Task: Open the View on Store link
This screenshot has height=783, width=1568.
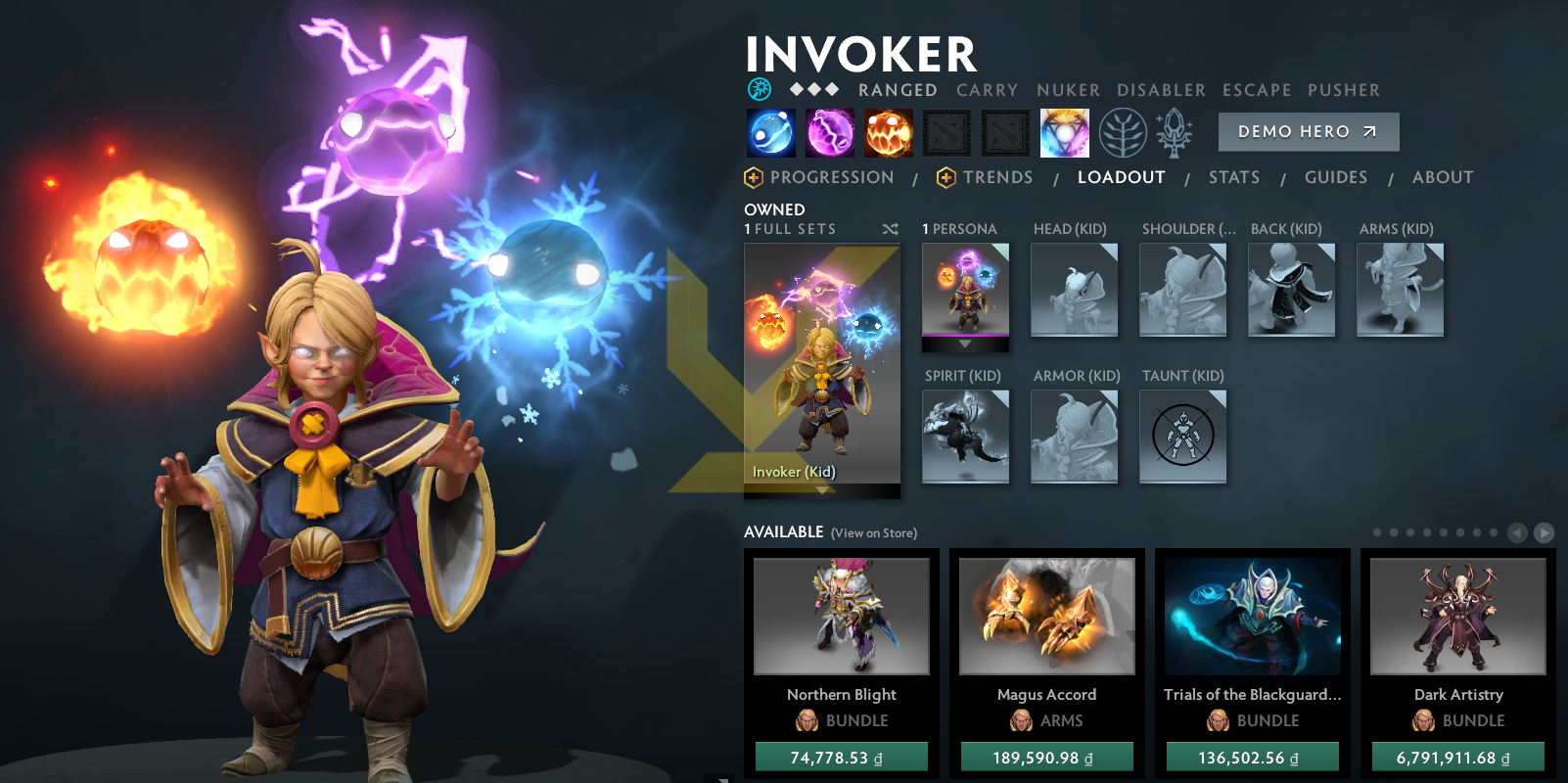Action: 873,533
